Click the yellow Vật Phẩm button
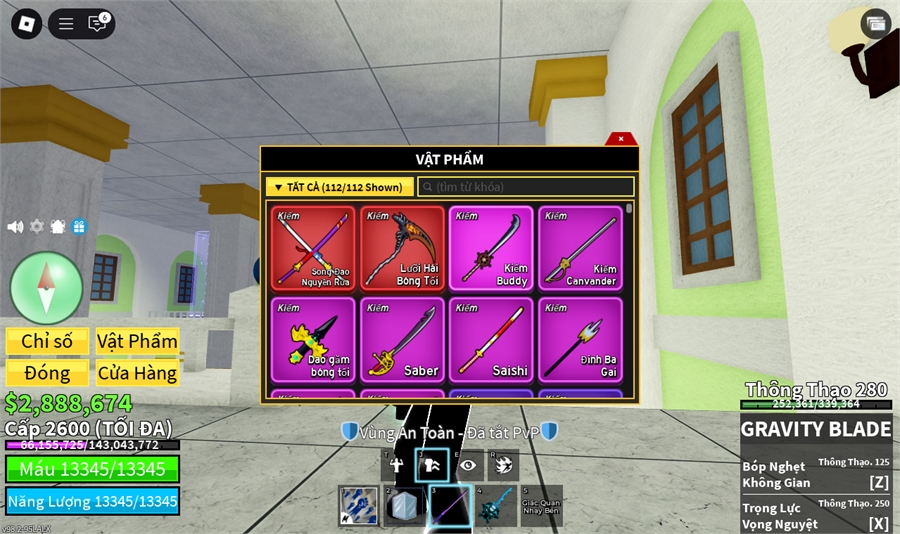Image resolution: width=900 pixels, height=534 pixels. 137,341
